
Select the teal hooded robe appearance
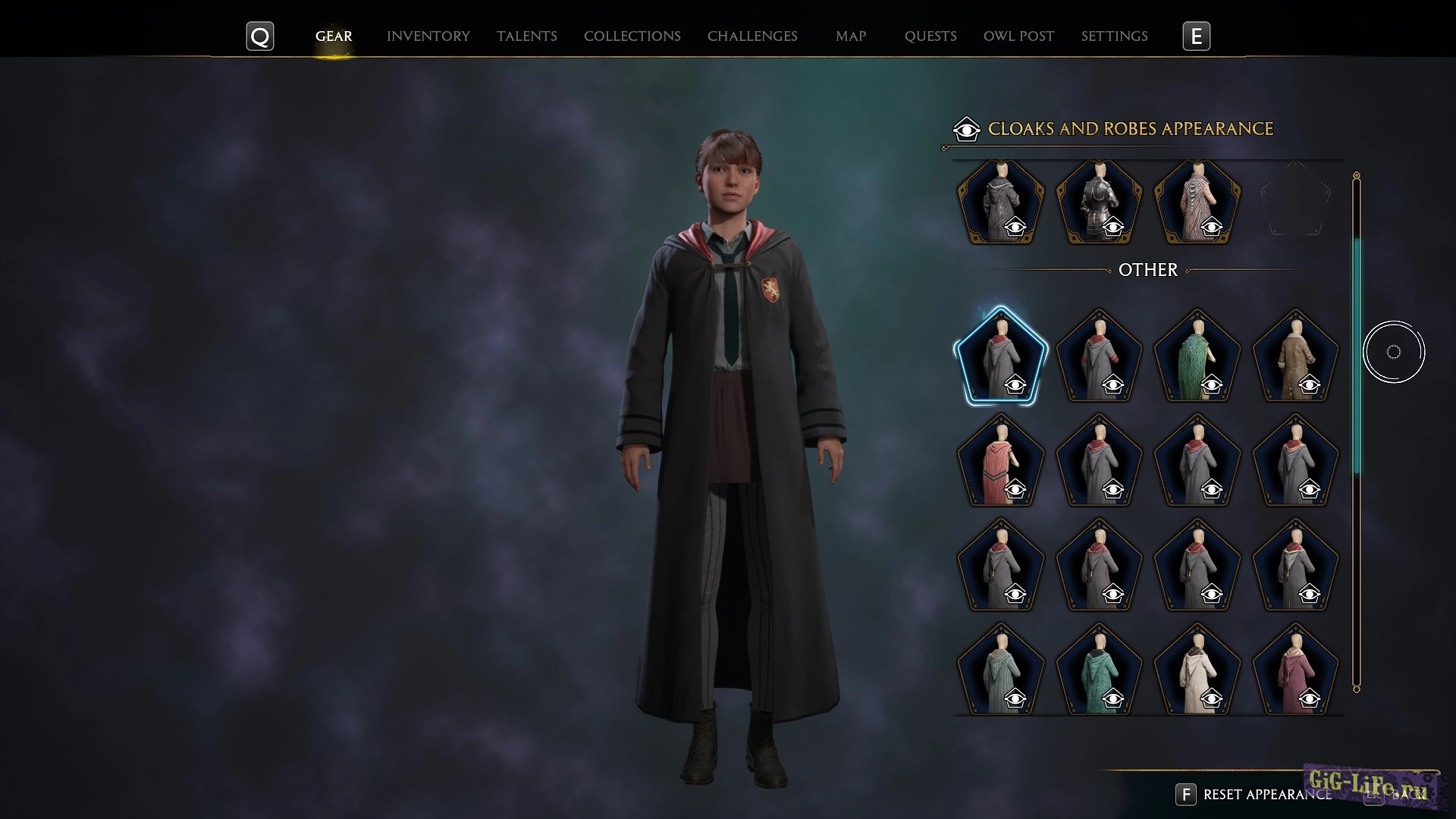(x=1099, y=670)
